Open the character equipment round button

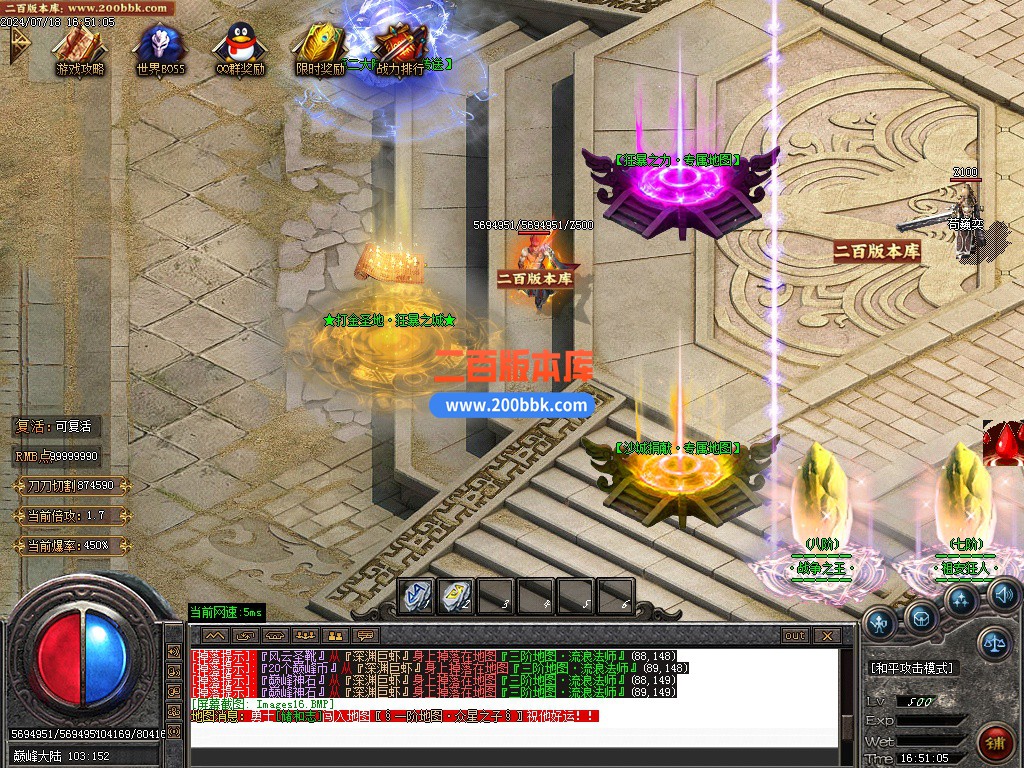coord(880,624)
